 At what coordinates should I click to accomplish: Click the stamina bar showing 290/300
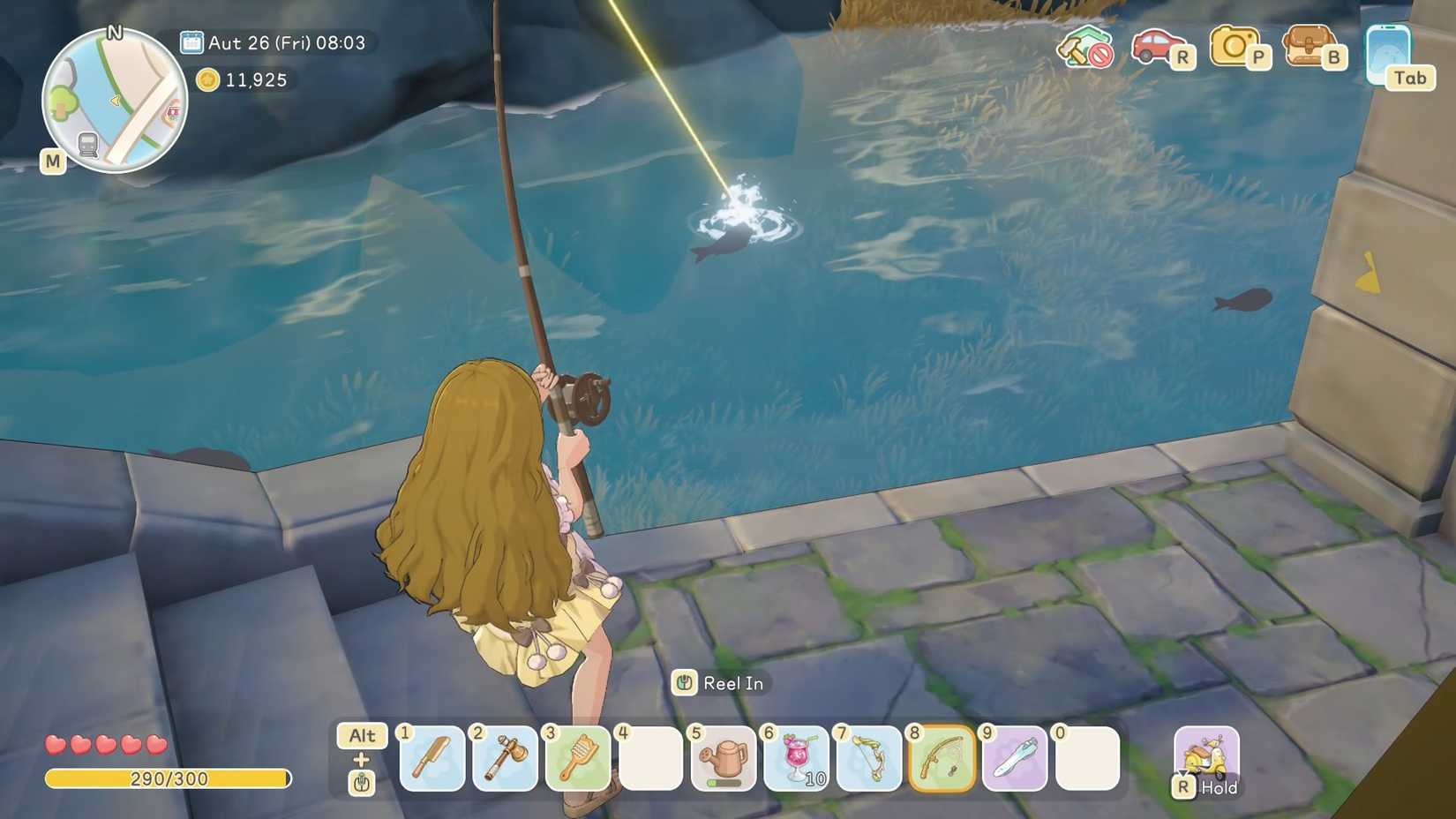(x=169, y=779)
